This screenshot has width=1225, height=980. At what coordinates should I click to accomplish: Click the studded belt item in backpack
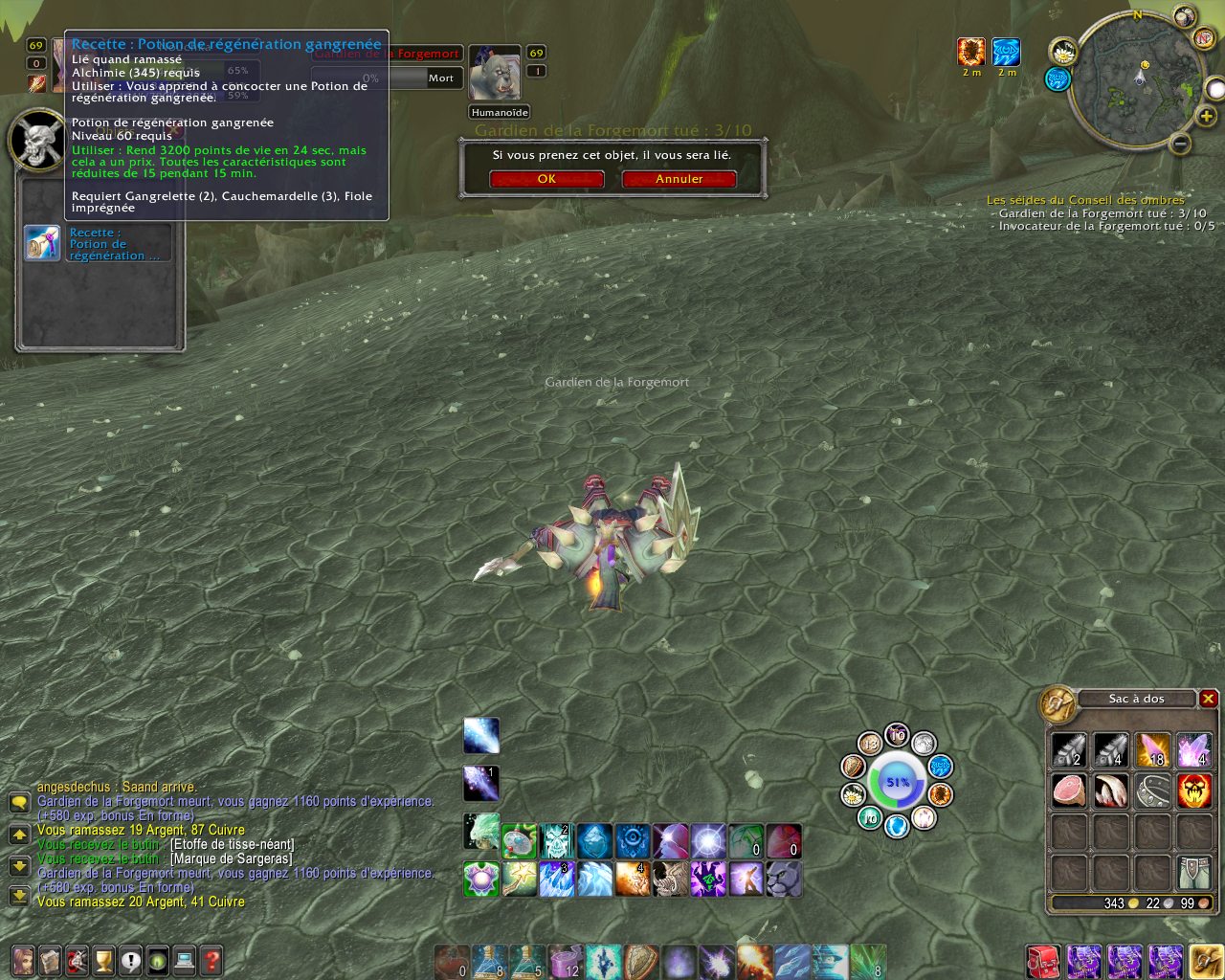tap(1153, 791)
